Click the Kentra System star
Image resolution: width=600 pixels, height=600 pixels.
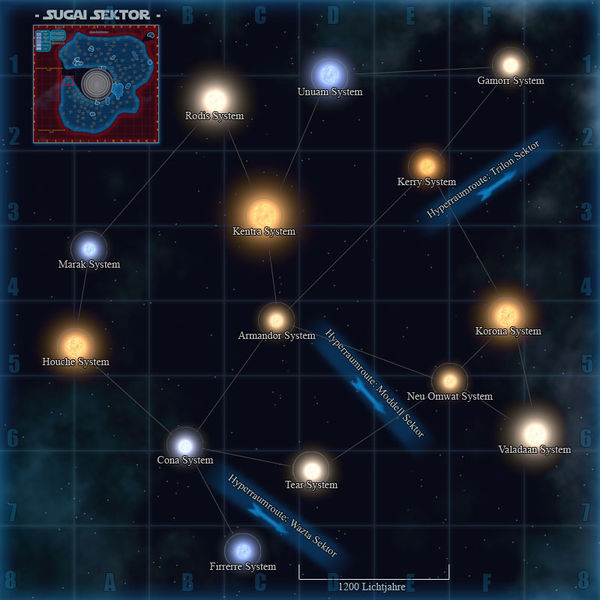(x=264, y=211)
